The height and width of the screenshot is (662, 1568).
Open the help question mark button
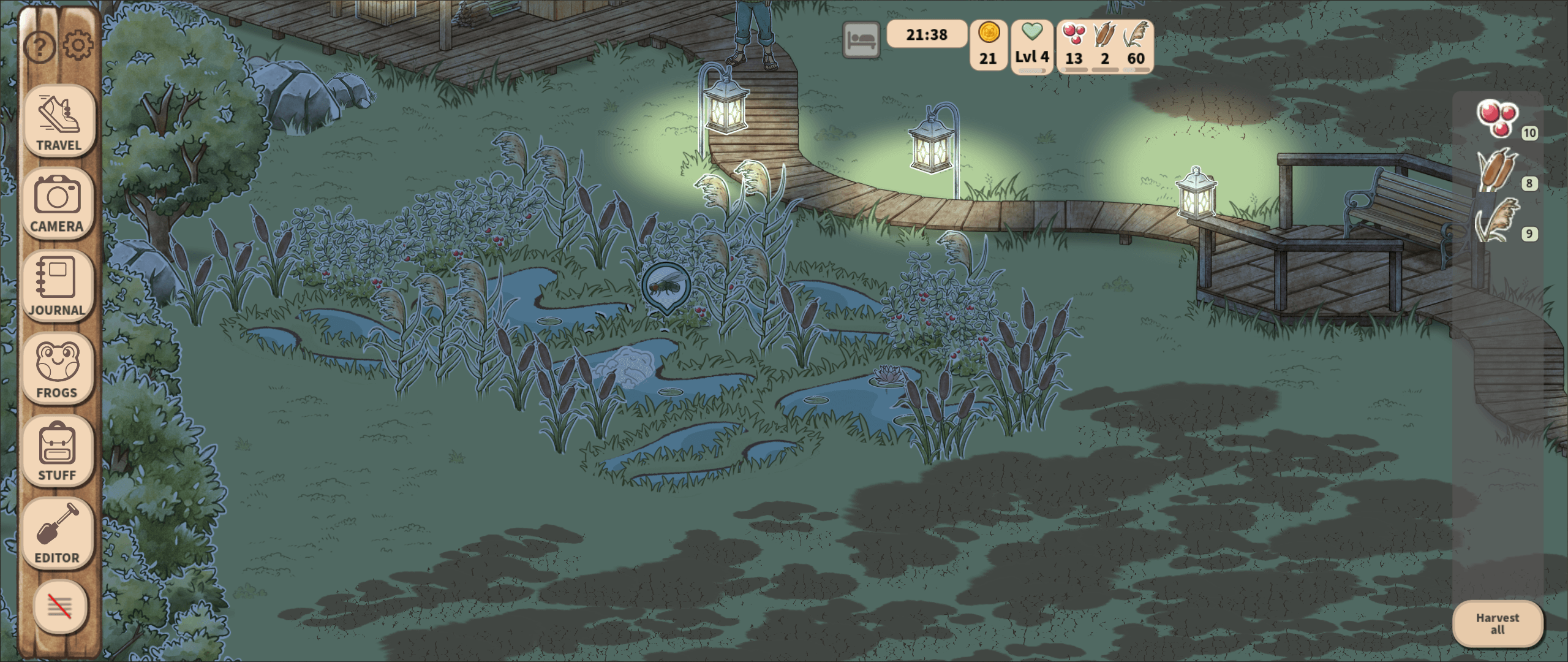click(x=39, y=47)
